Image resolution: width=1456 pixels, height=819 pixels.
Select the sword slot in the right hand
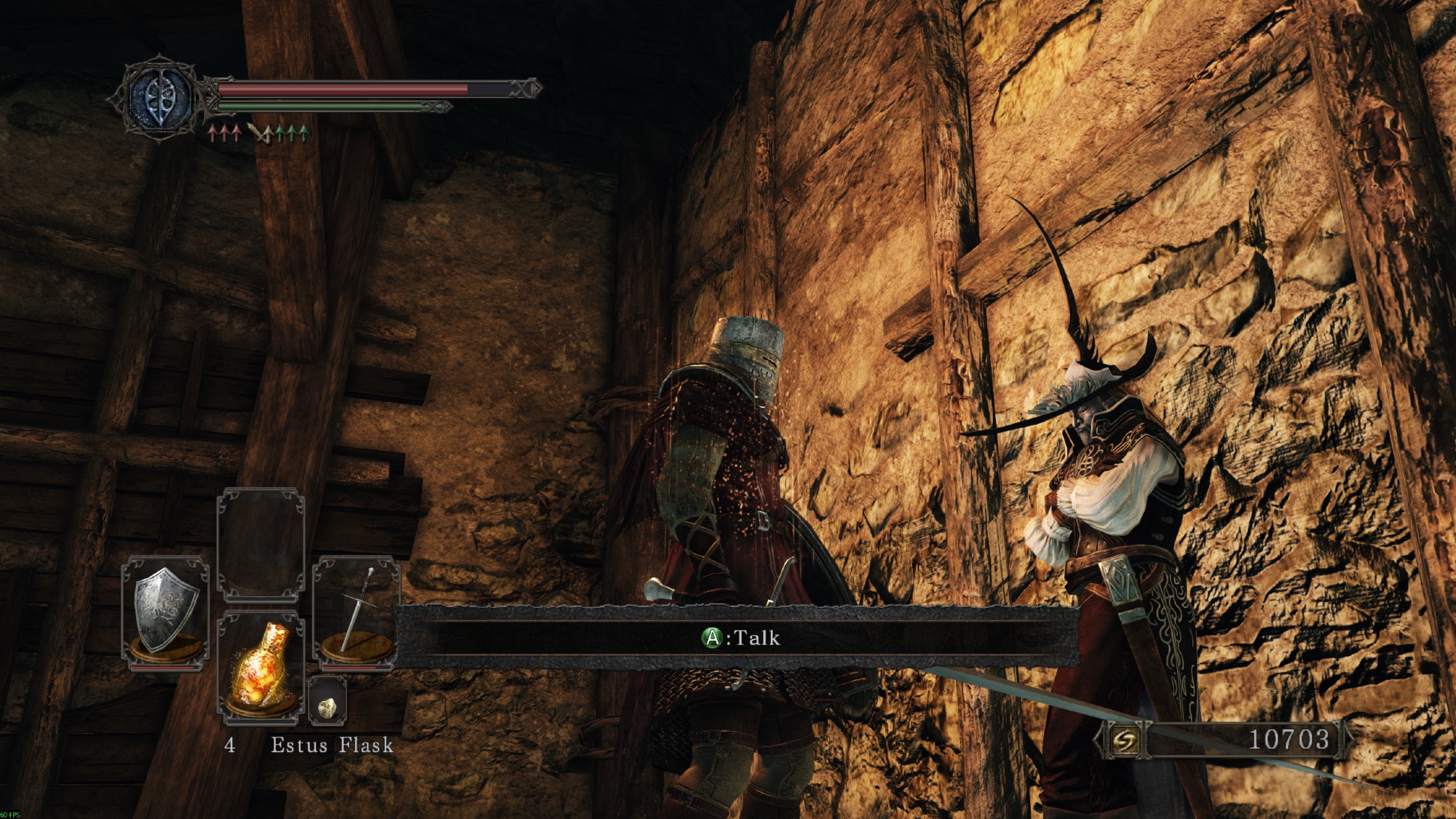pyautogui.click(x=356, y=612)
